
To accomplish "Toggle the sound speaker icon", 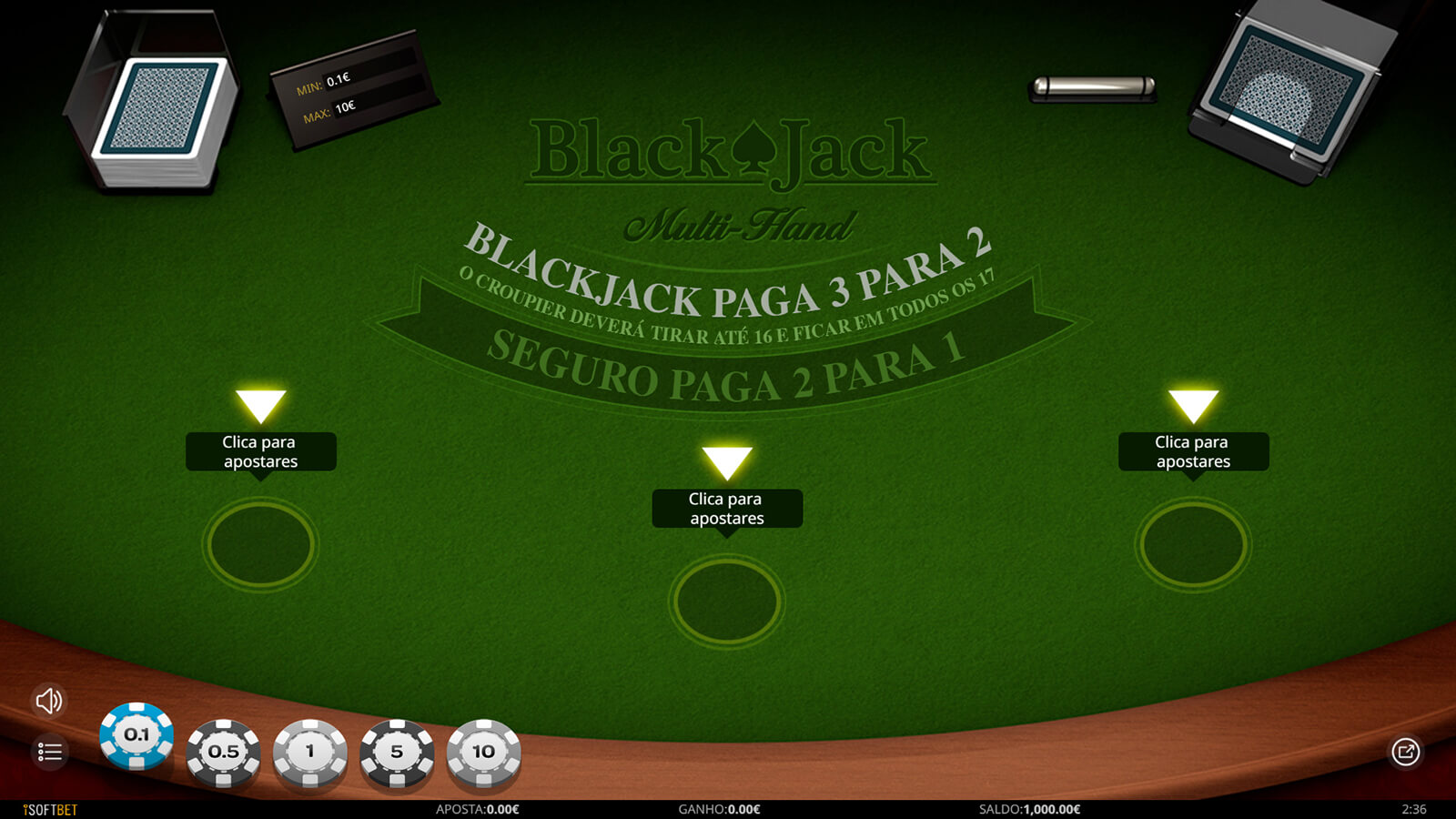I will pos(49,701).
